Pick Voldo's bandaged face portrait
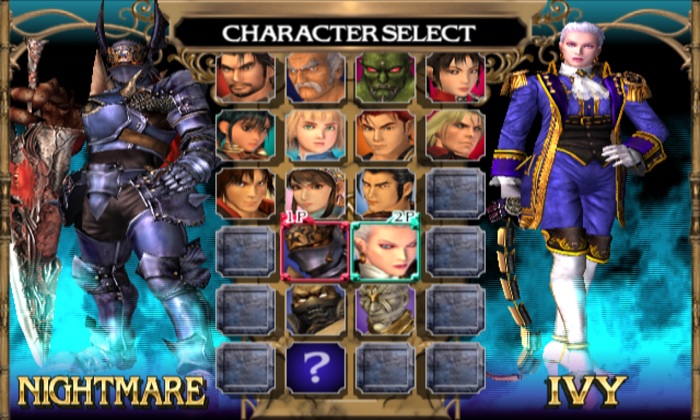 coord(385,309)
